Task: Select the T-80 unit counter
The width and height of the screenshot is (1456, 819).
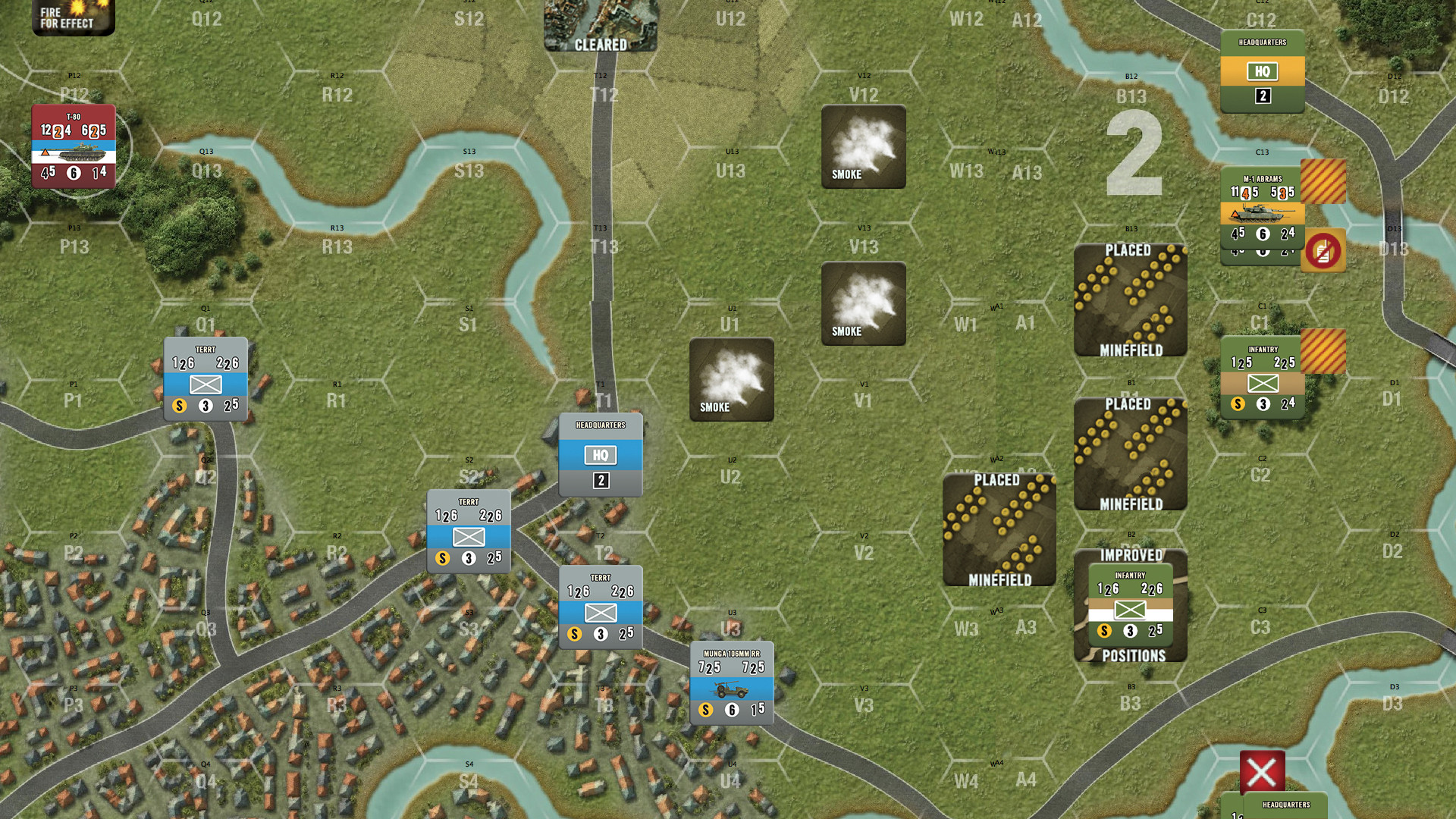Action: (x=73, y=147)
